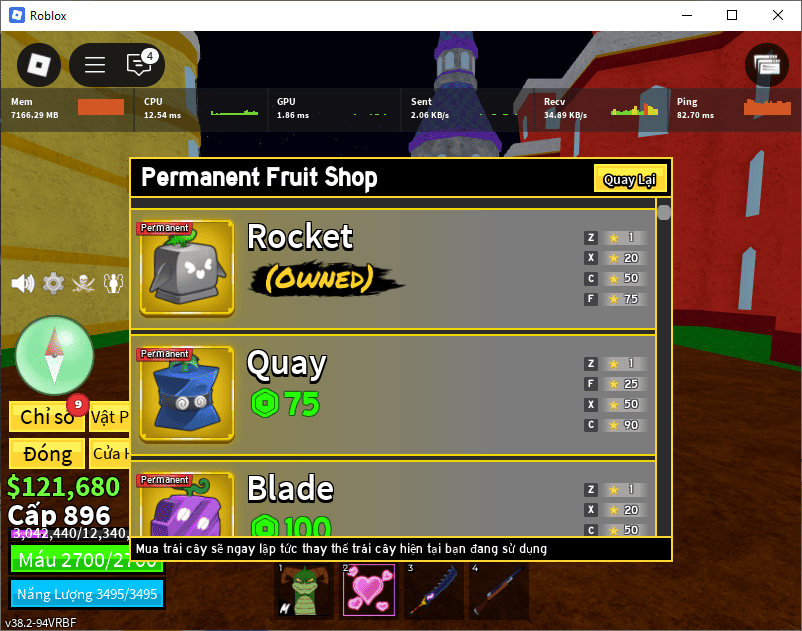This screenshot has width=802, height=631.
Task: Open settings with the gear icon
Action: 53,283
